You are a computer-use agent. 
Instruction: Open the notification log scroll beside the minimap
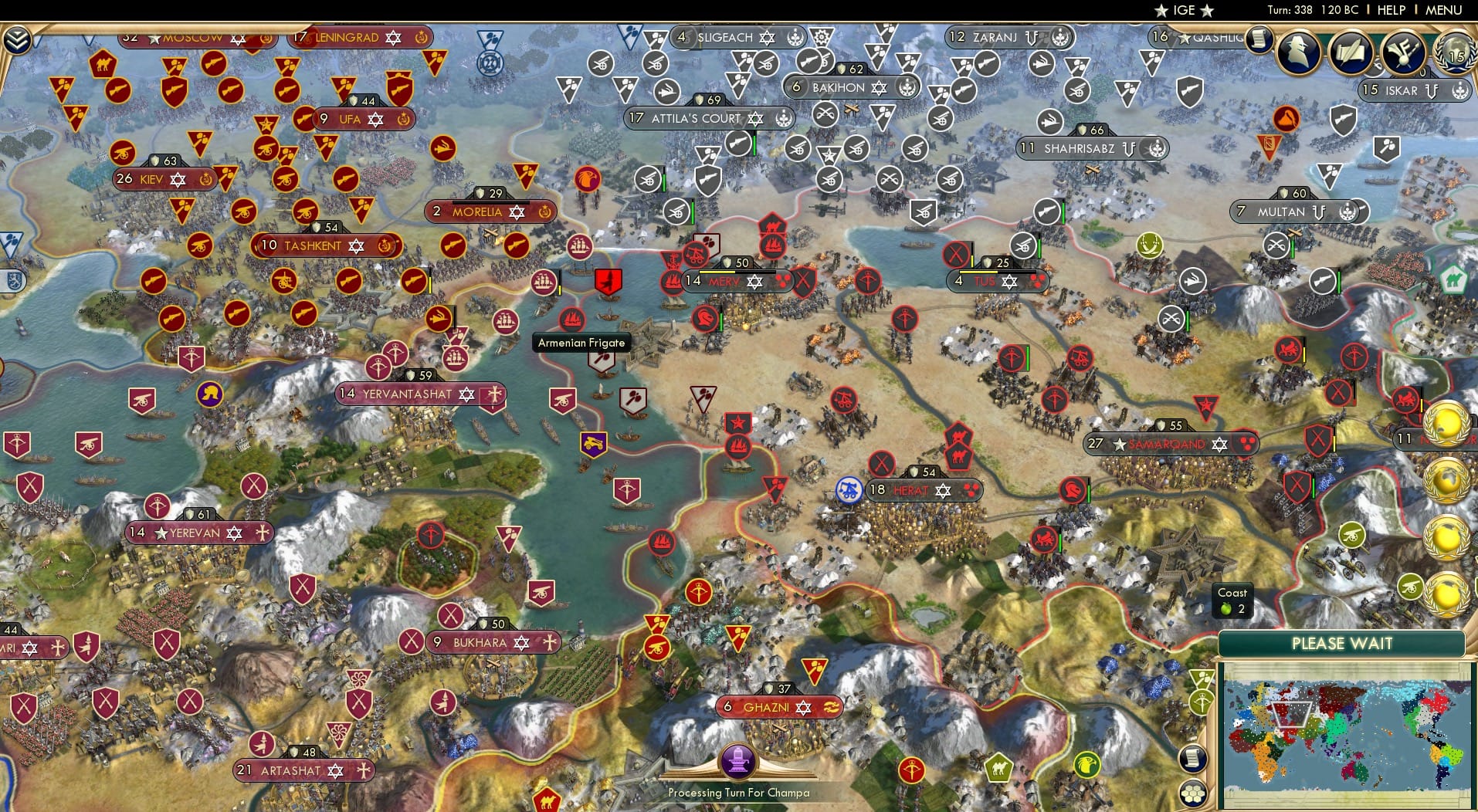1193,760
